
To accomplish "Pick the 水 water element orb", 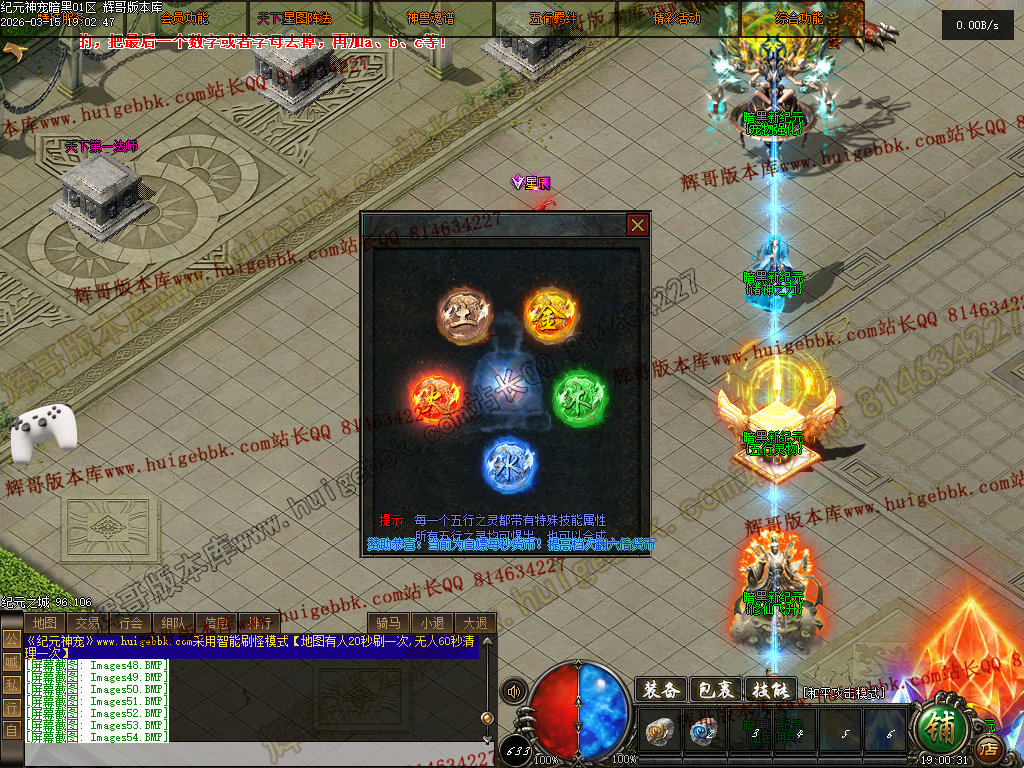I will click(x=510, y=465).
